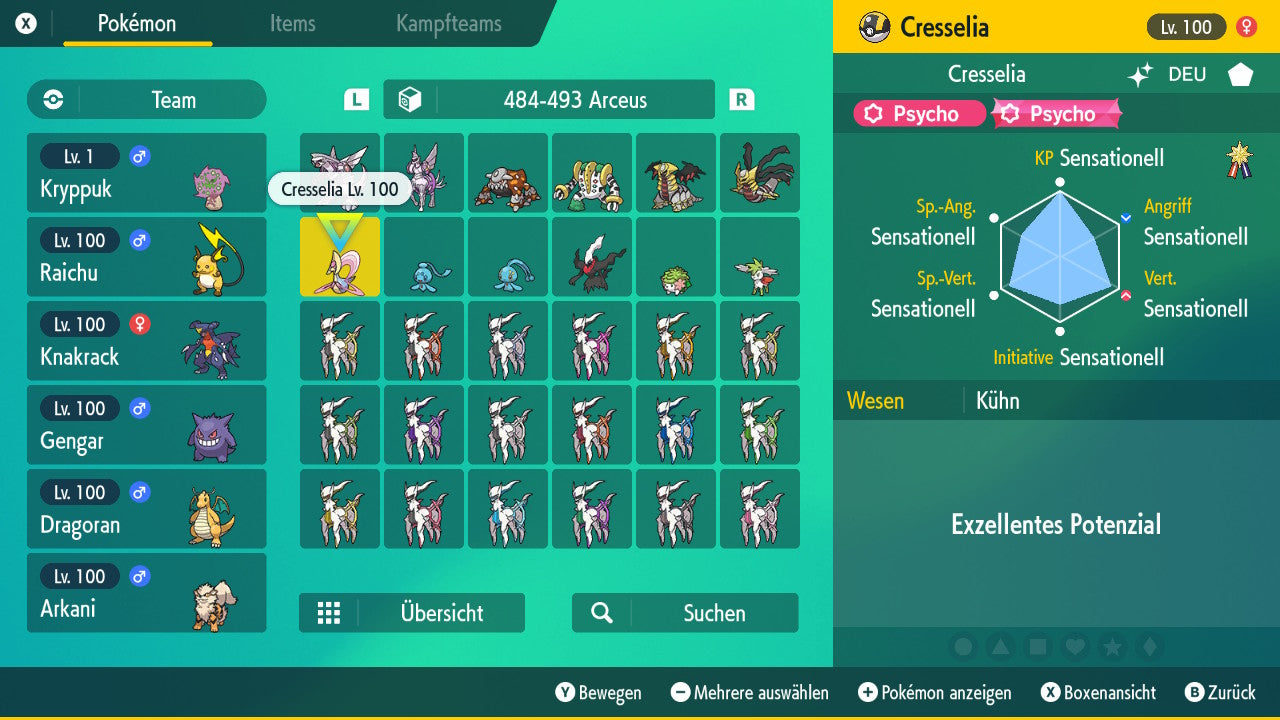Switch to the Kampfteams tab

tap(447, 25)
